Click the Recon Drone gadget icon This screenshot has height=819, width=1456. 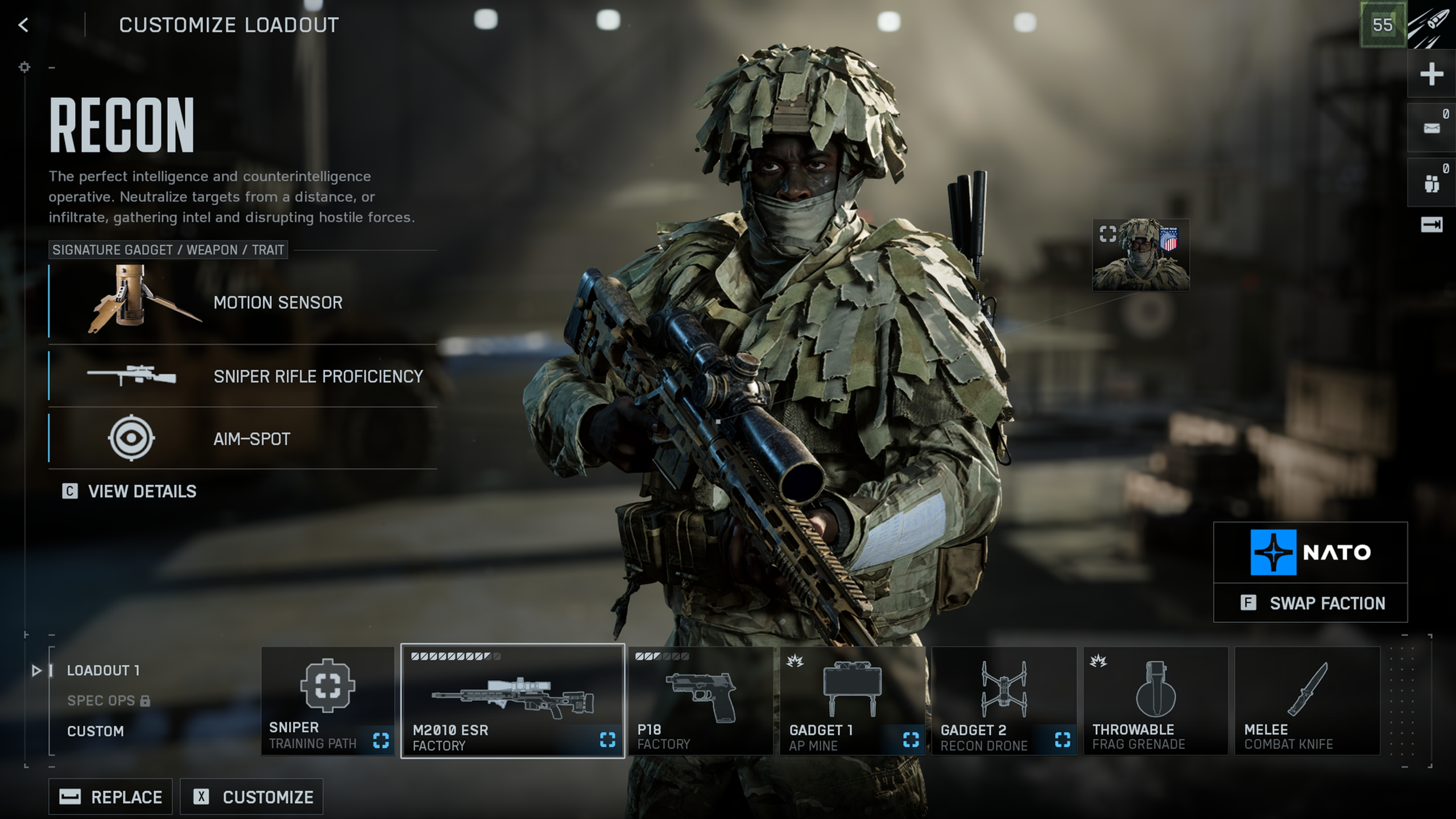click(x=1004, y=702)
